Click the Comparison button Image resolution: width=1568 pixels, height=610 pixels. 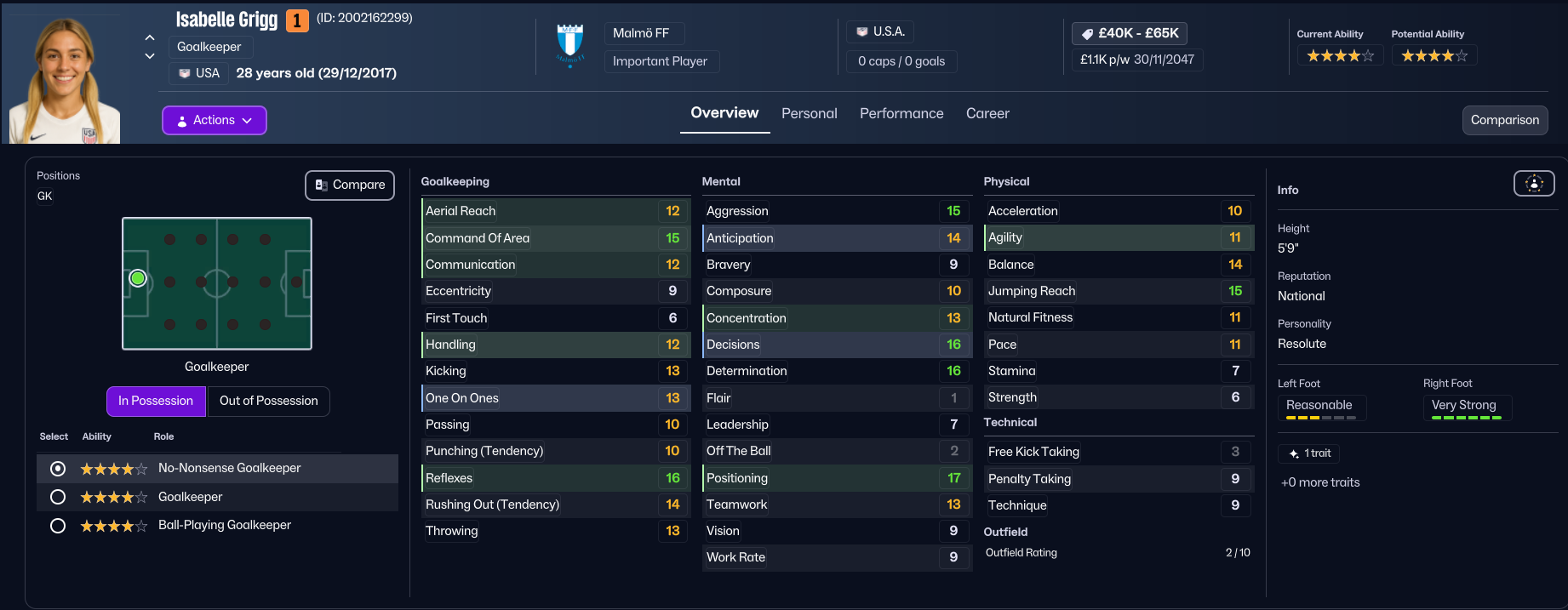1504,120
